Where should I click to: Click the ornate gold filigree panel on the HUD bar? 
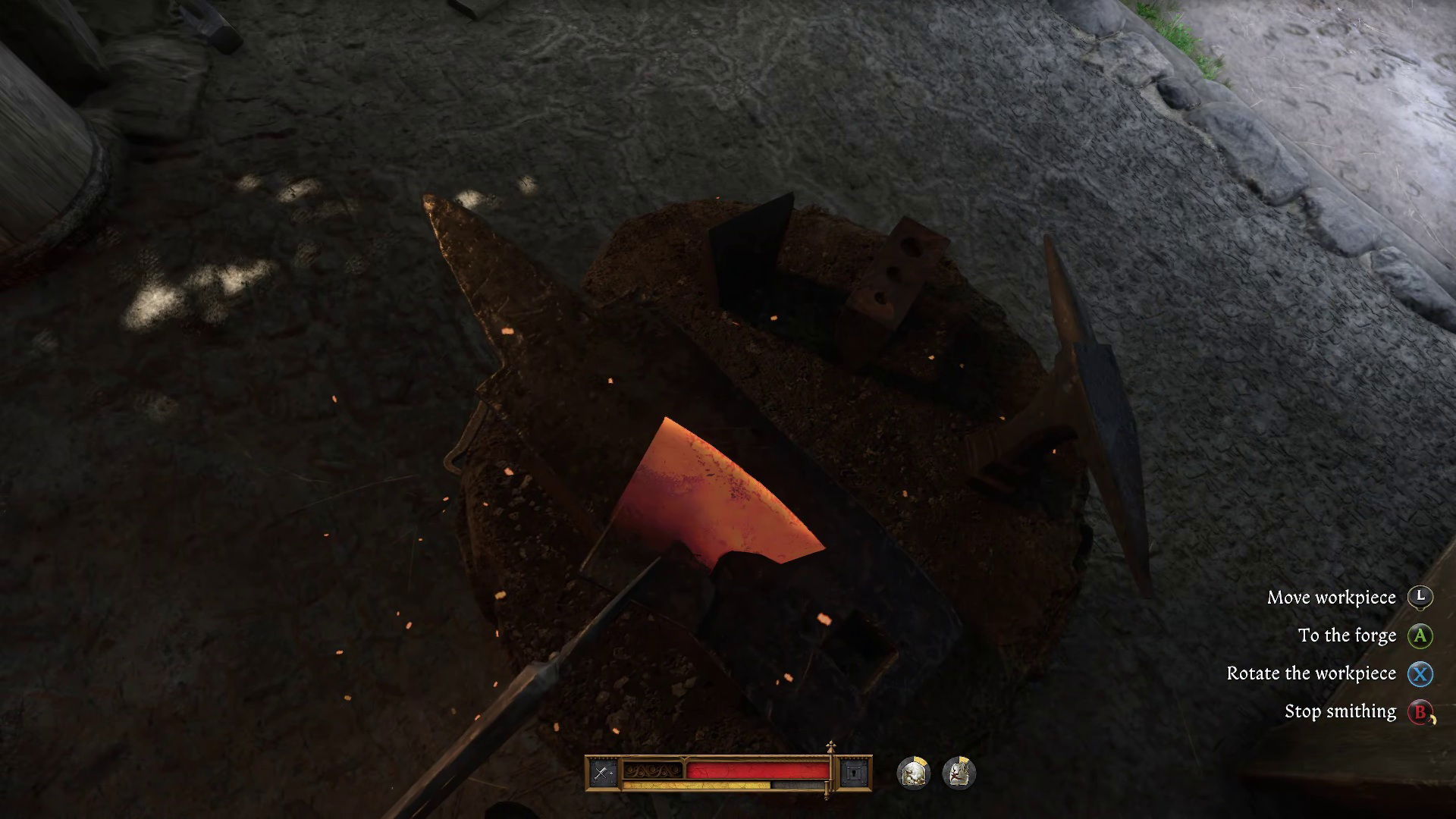pos(651,770)
